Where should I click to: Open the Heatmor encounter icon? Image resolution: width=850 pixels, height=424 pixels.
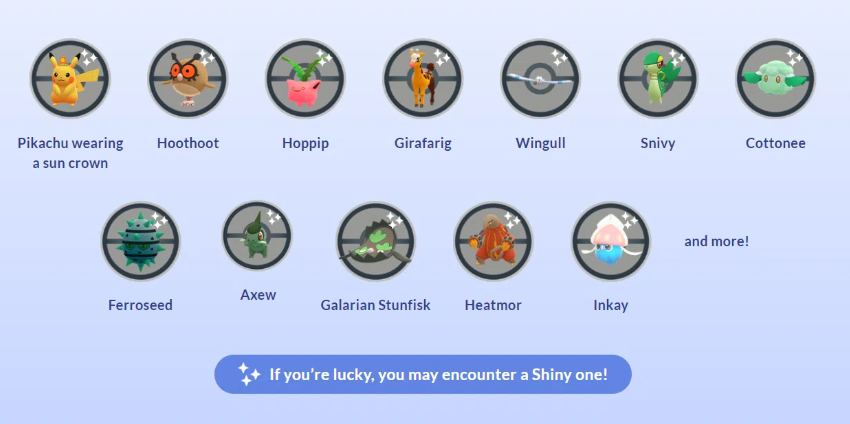(x=493, y=241)
